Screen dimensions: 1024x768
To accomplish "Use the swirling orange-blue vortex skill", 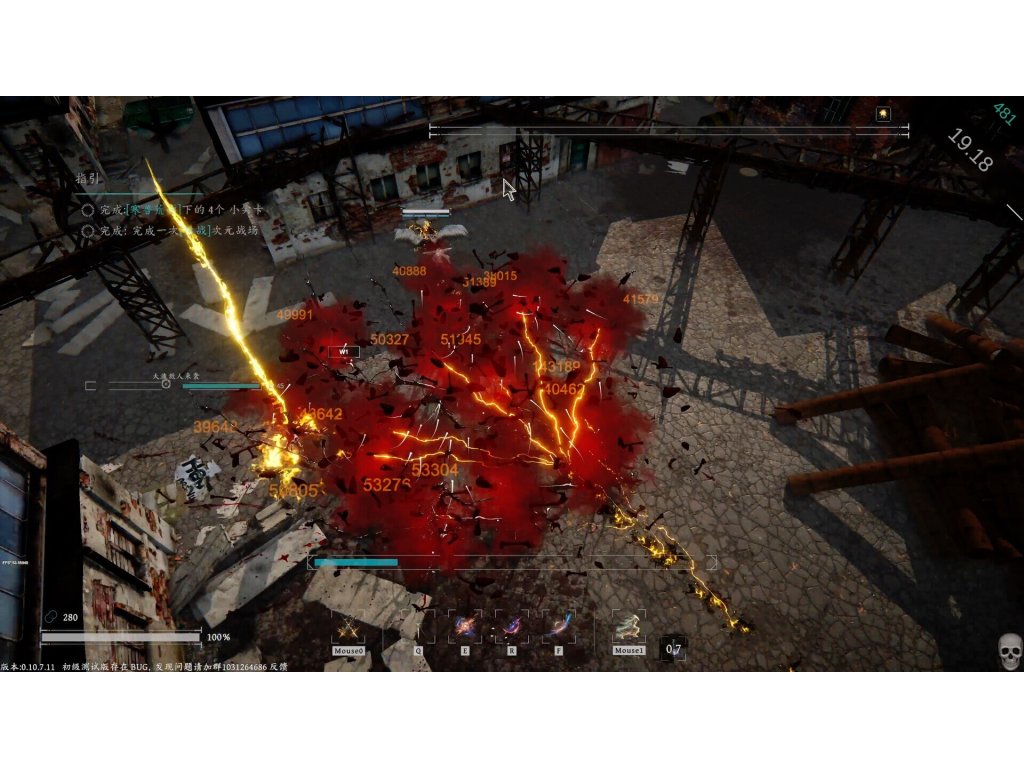I will tap(464, 627).
